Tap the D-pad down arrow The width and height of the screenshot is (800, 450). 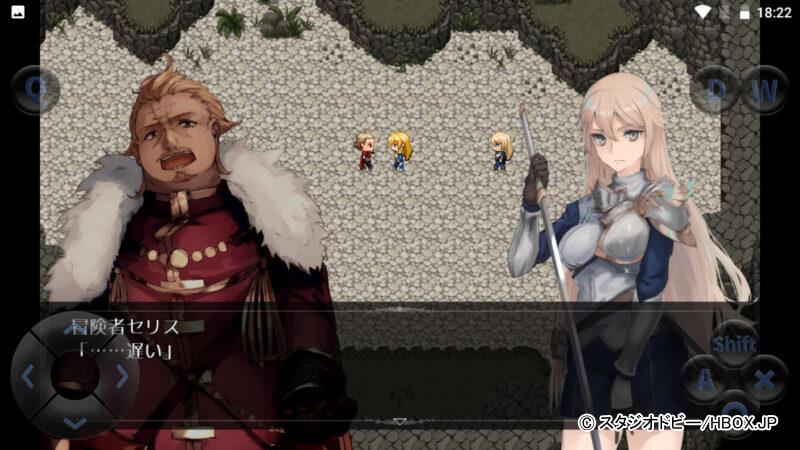coord(74,423)
